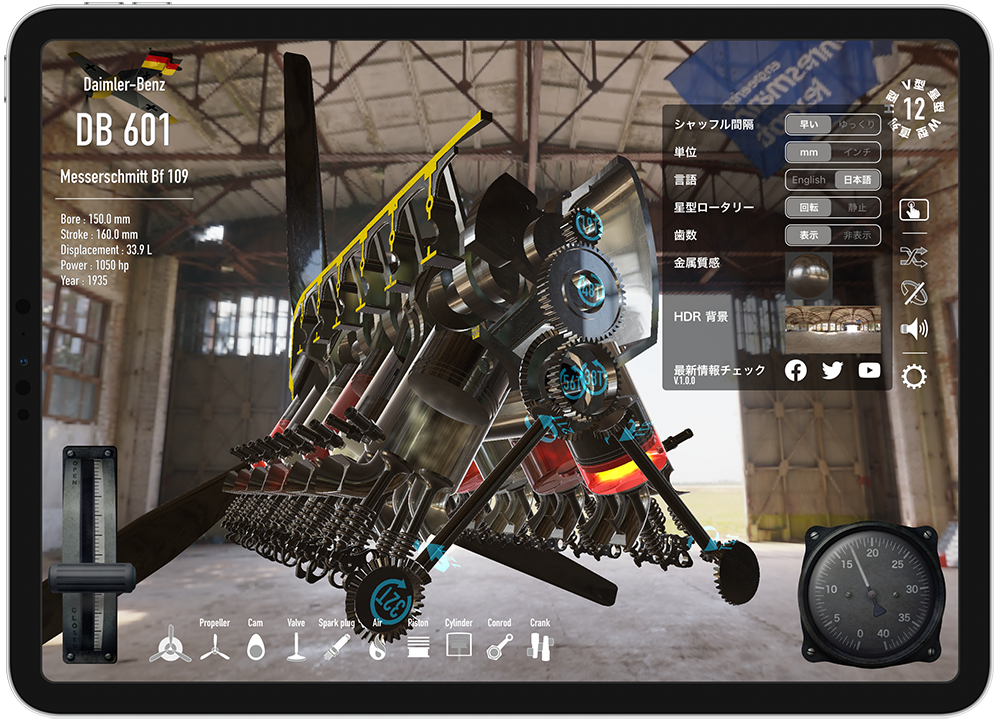
Task: Toggle the Conrod part icon
Action: point(499,647)
